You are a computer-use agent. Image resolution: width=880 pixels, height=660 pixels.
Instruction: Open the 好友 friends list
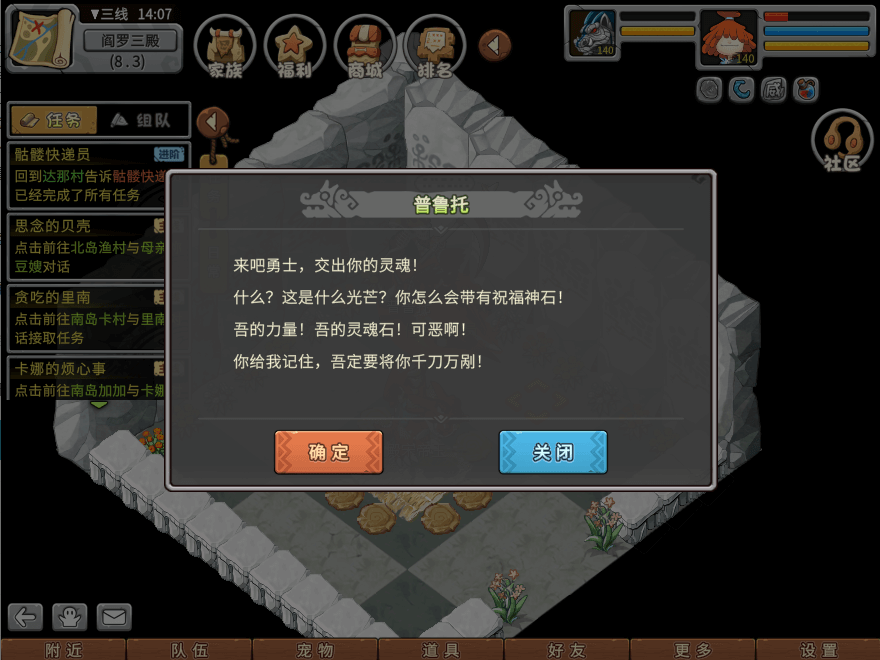[x=566, y=650]
